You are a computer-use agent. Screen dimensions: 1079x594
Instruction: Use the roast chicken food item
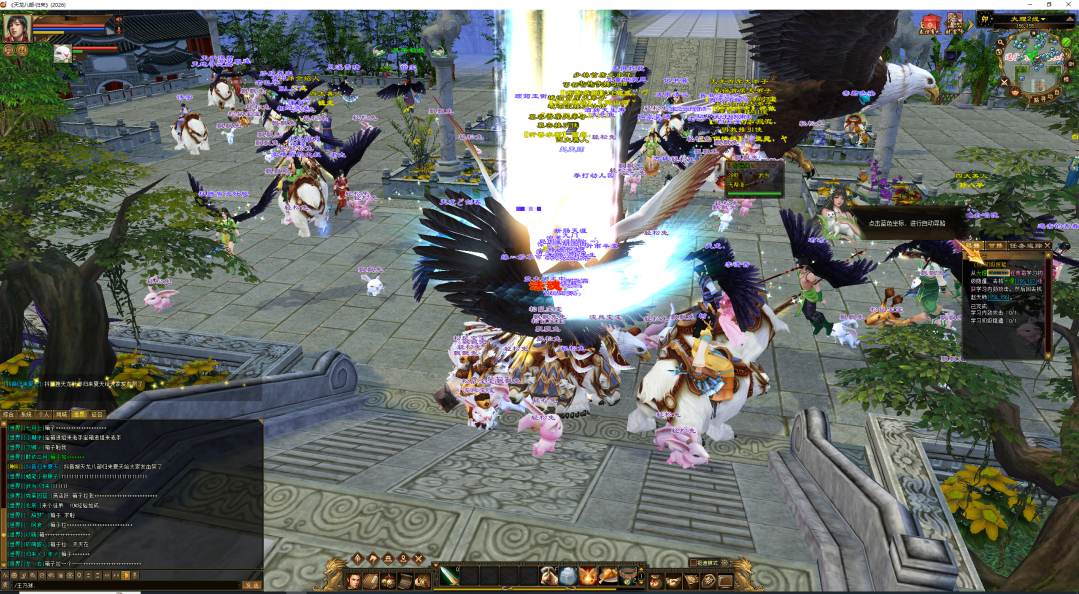[x=608, y=576]
